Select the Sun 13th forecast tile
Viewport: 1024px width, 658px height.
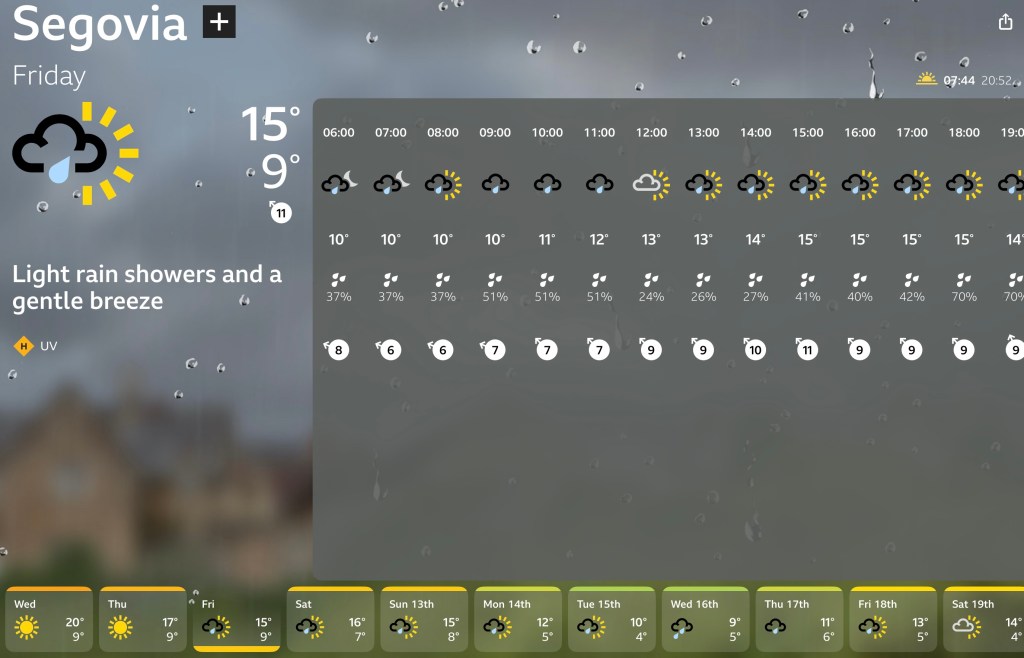pyautogui.click(x=423, y=619)
